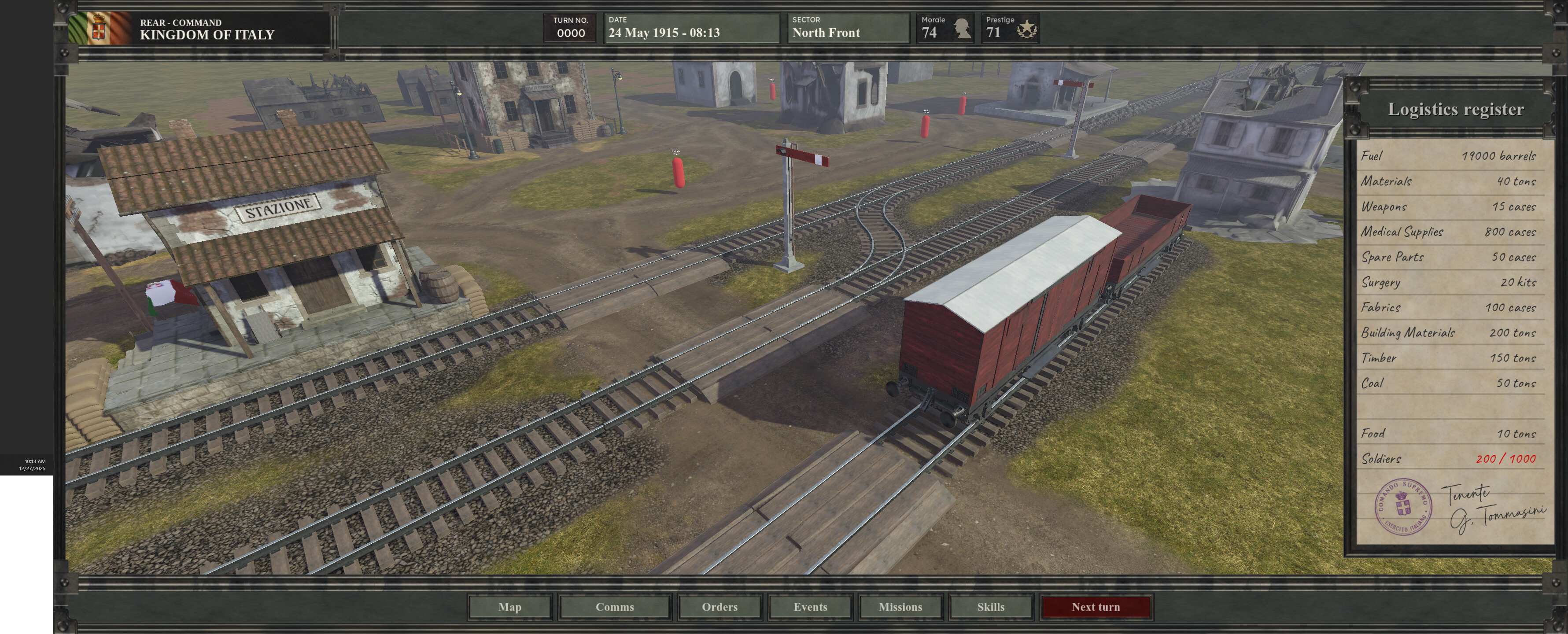Click the Weapons row in the register

click(1449, 207)
